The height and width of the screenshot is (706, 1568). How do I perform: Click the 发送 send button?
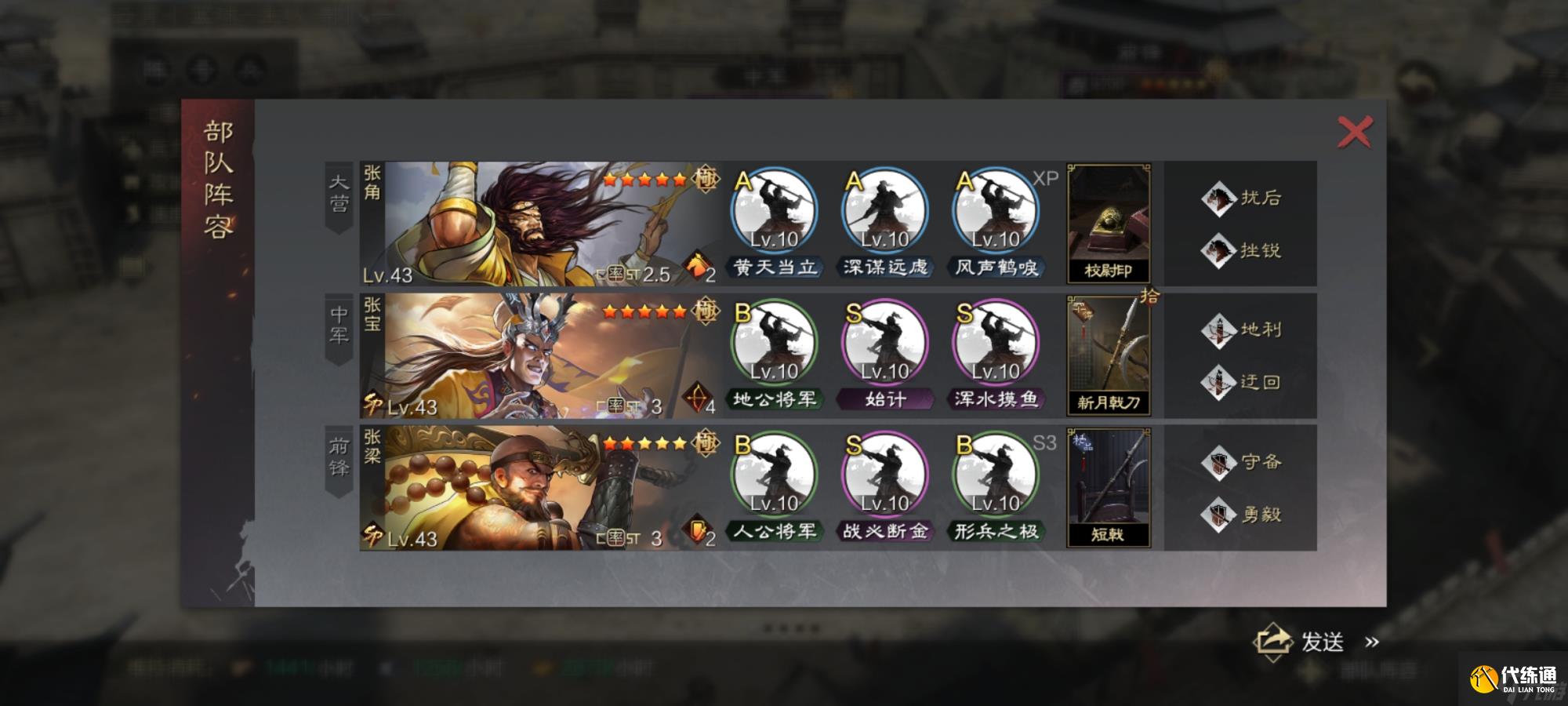1324,642
